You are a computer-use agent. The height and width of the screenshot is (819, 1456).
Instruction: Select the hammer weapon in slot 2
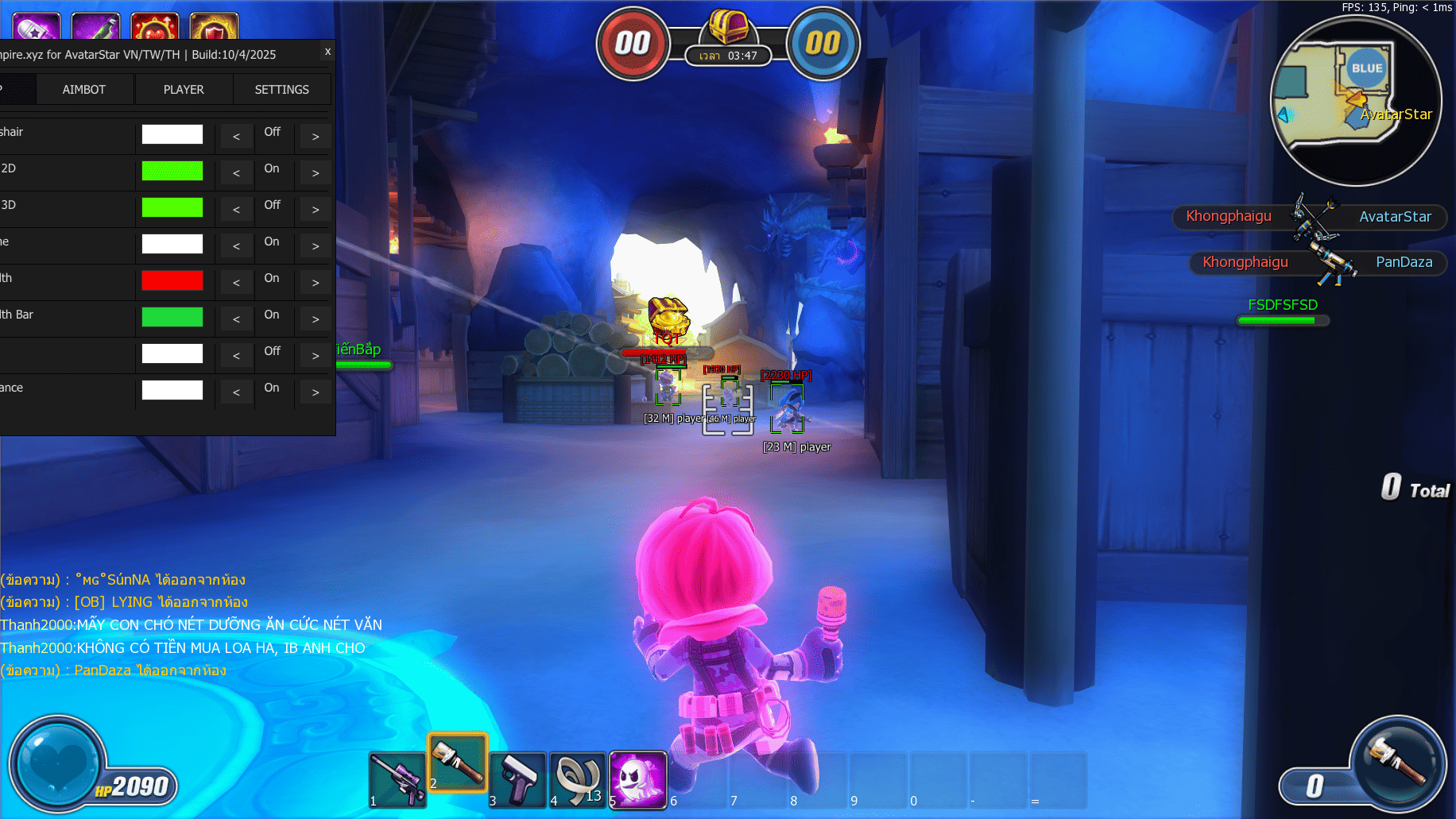(x=458, y=763)
